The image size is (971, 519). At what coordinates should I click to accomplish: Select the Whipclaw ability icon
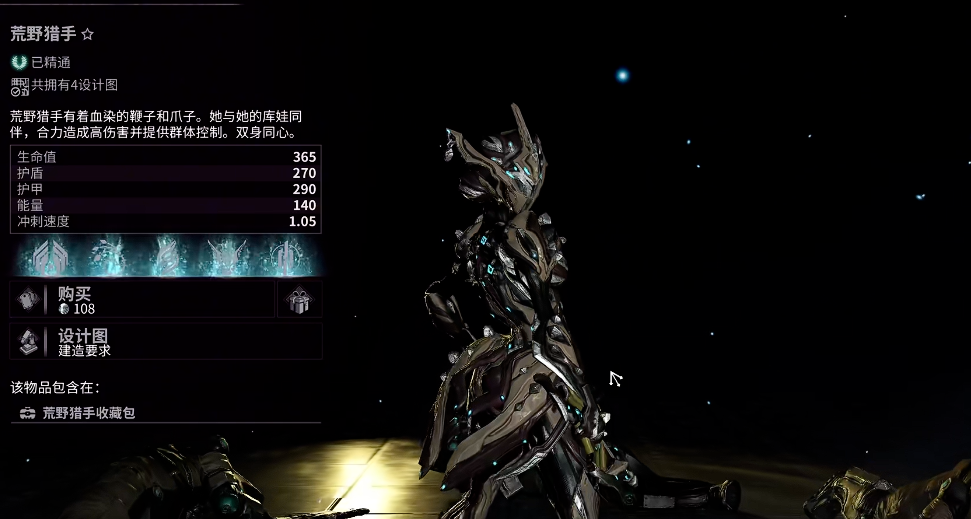click(106, 257)
